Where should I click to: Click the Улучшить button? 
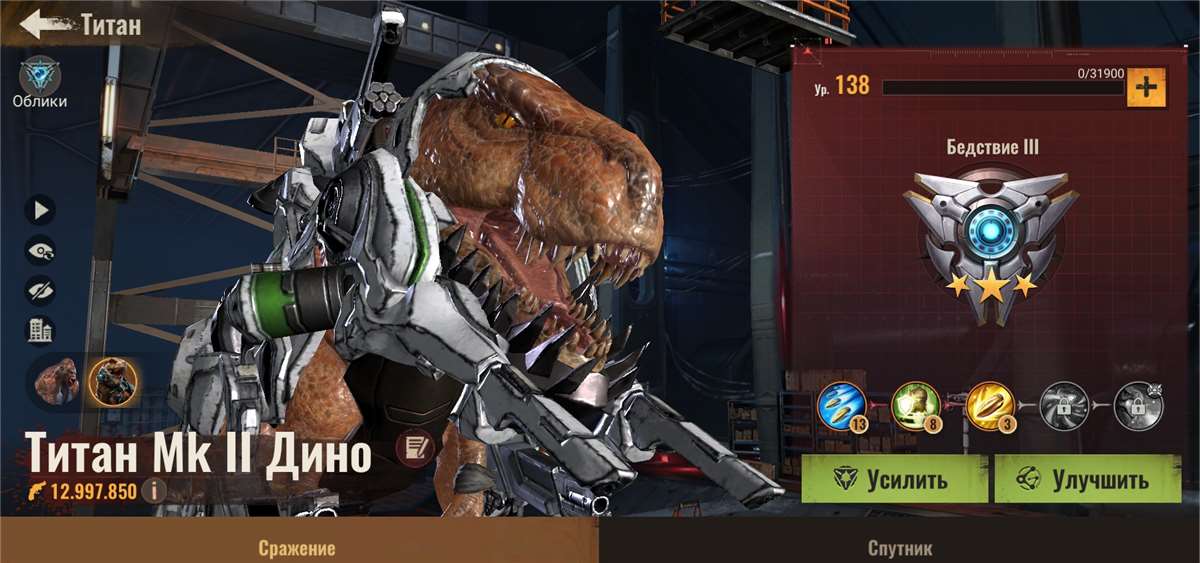[1087, 479]
